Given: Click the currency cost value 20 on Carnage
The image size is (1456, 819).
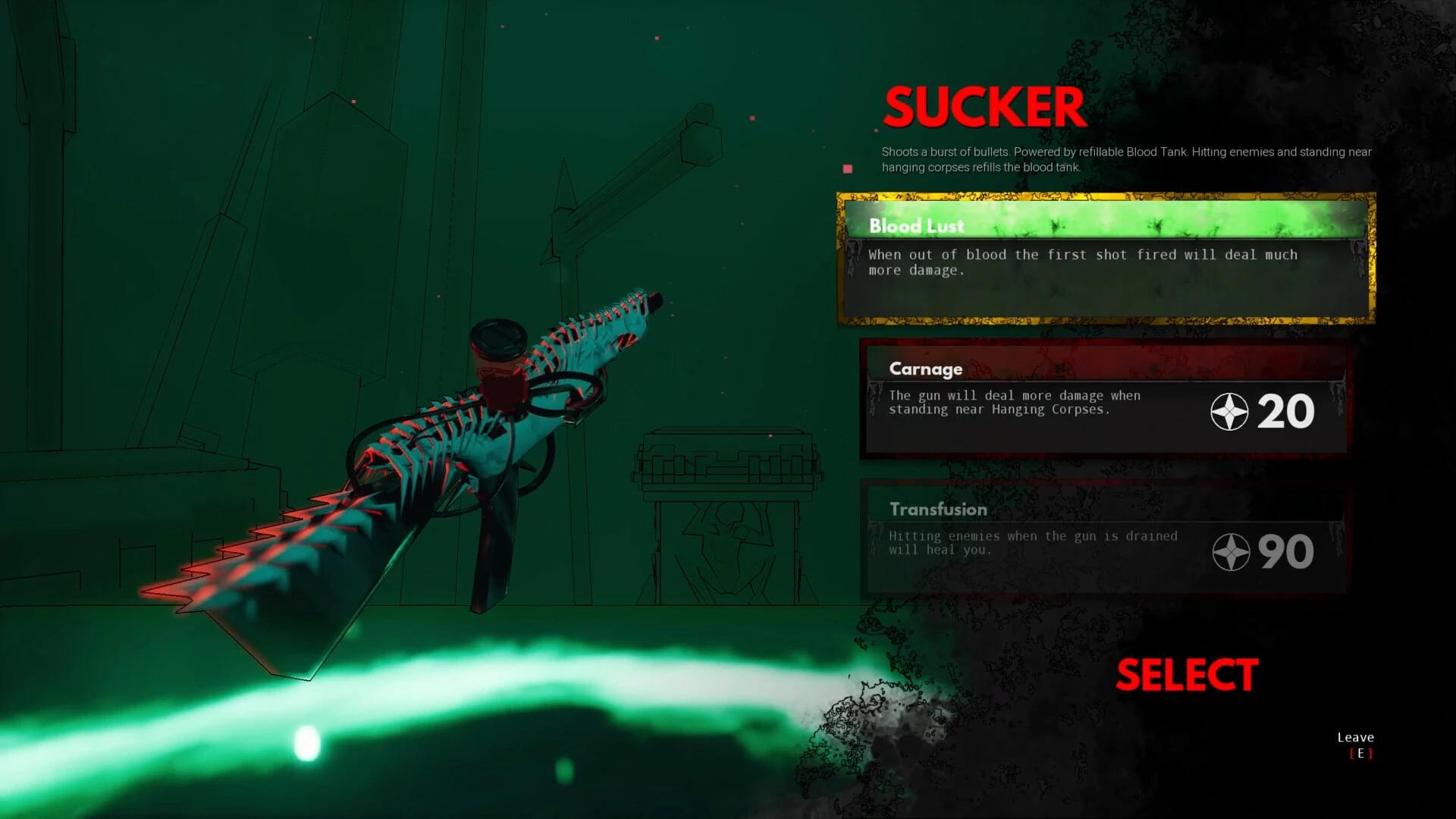Looking at the screenshot, I should point(1289,412).
